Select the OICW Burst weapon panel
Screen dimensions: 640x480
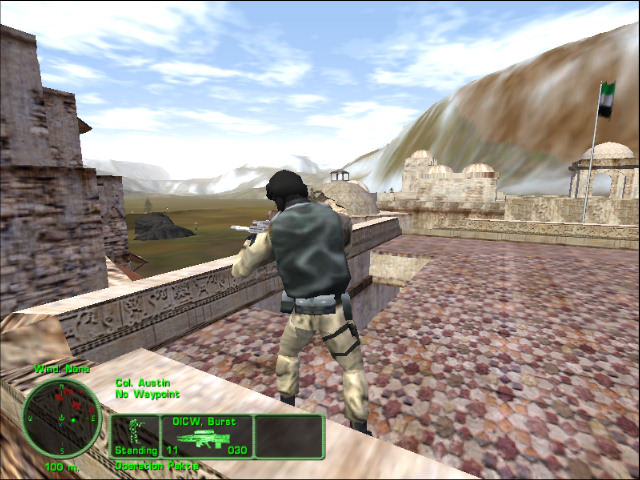[206, 437]
